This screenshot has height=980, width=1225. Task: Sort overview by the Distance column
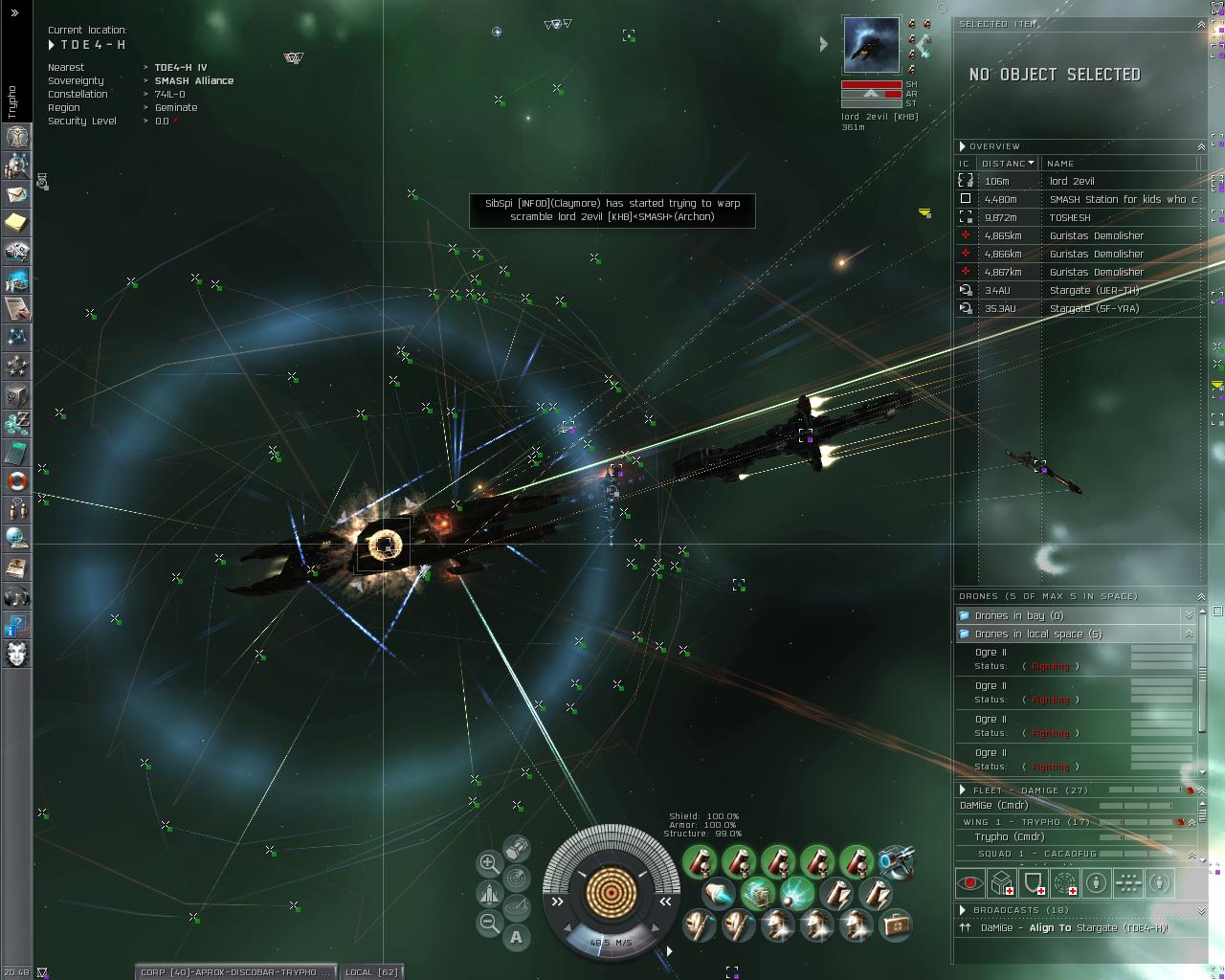tap(1007, 164)
